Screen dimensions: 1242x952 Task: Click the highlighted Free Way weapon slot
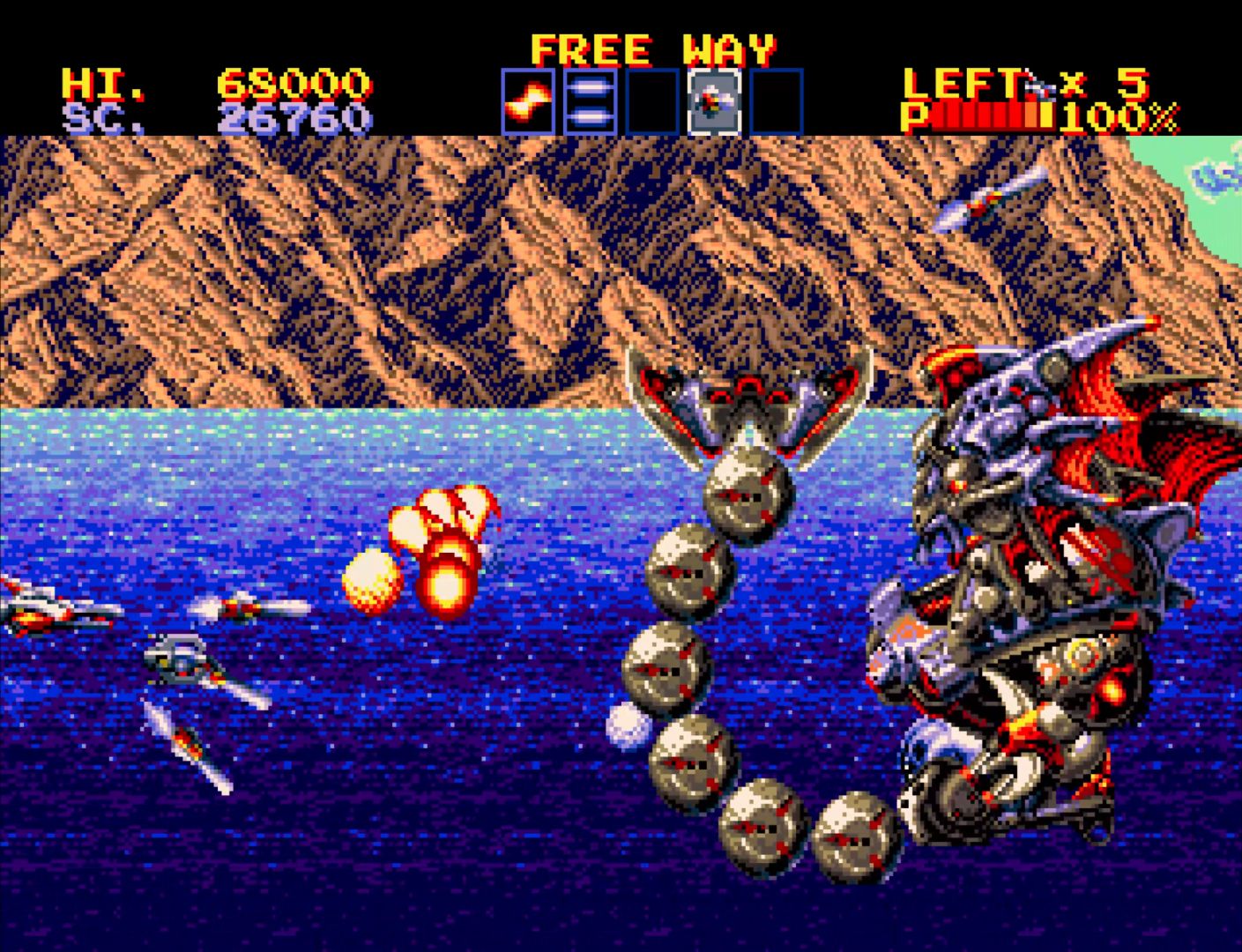coord(714,101)
